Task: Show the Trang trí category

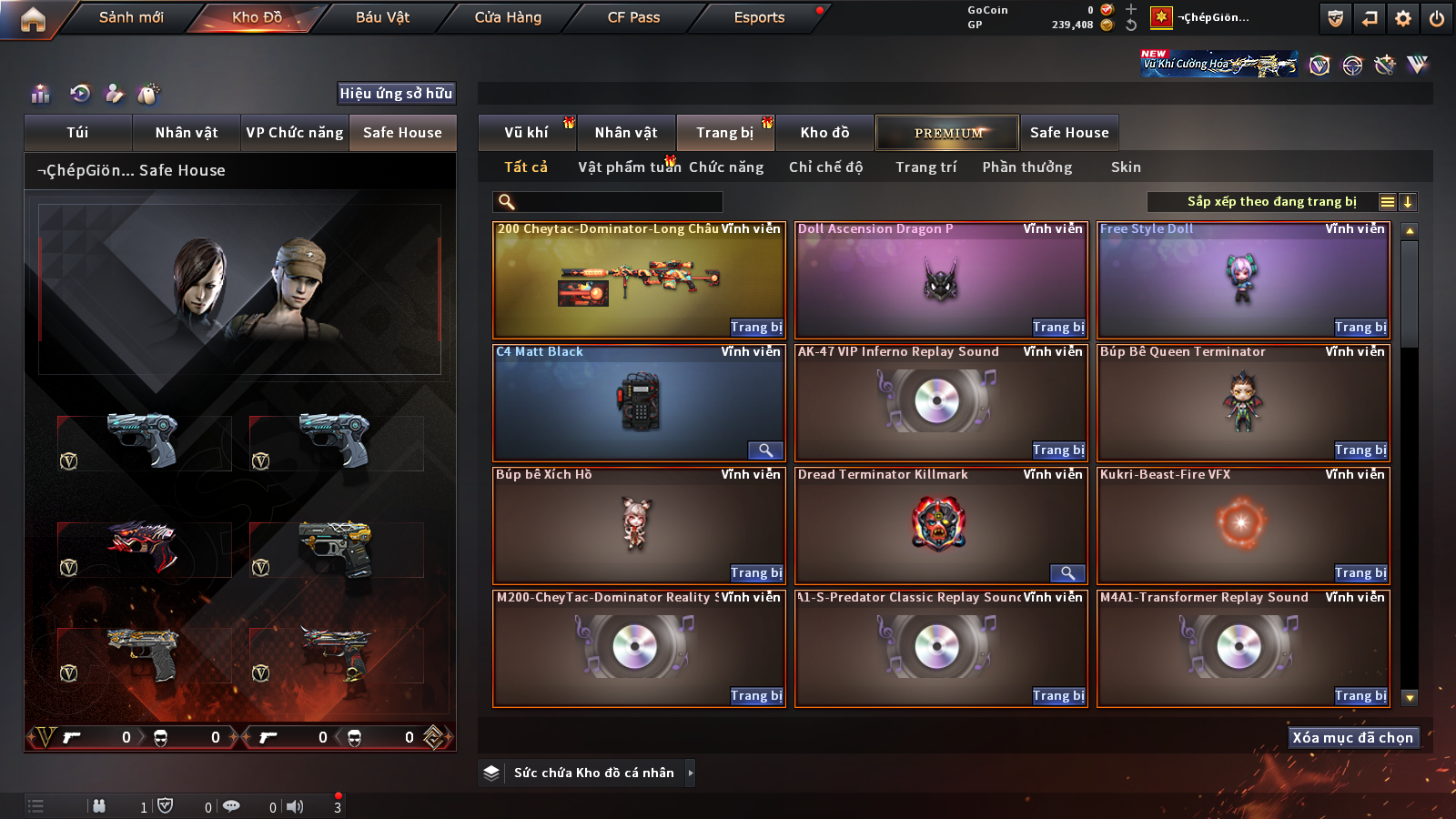Action: coord(925,167)
